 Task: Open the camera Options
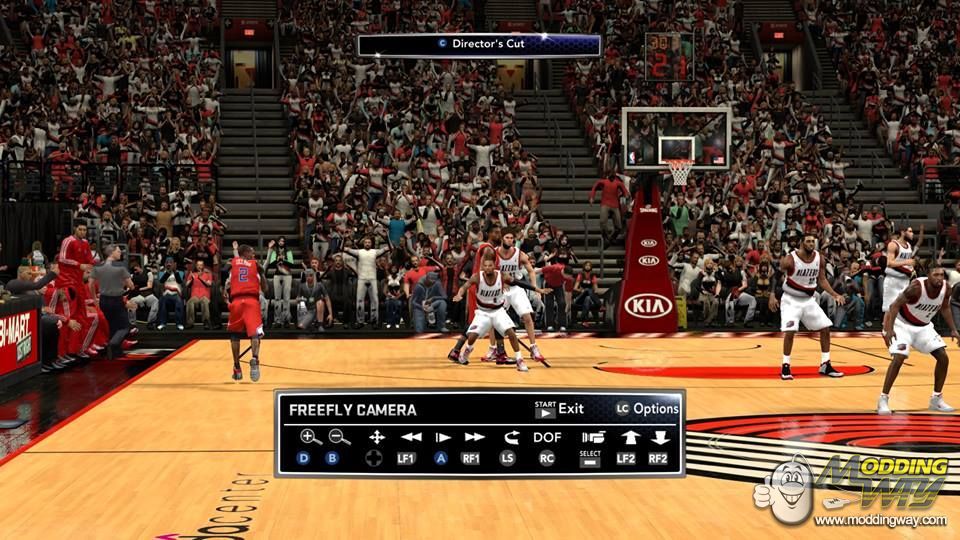tap(647, 409)
